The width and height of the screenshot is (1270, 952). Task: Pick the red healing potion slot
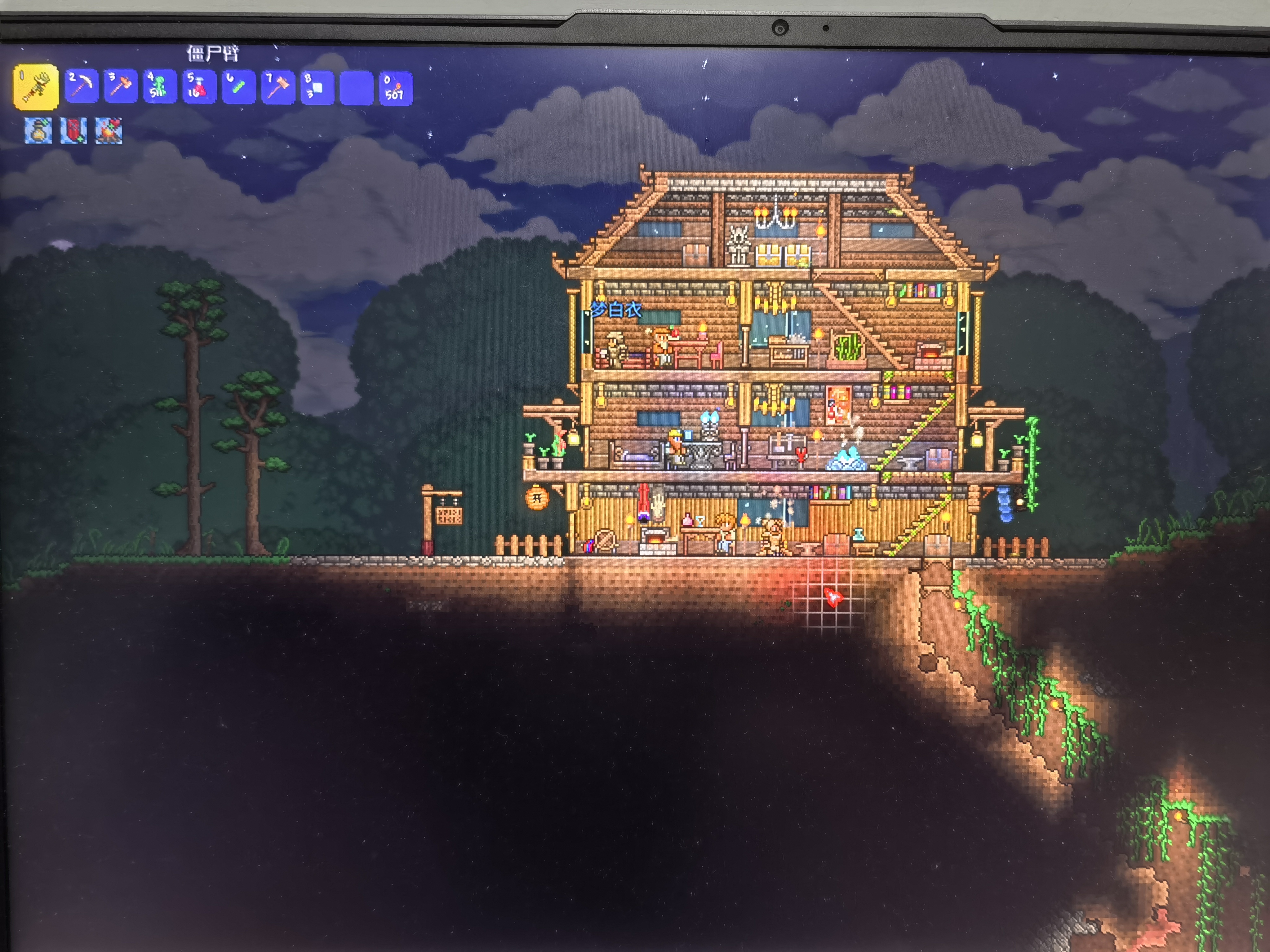(x=199, y=87)
